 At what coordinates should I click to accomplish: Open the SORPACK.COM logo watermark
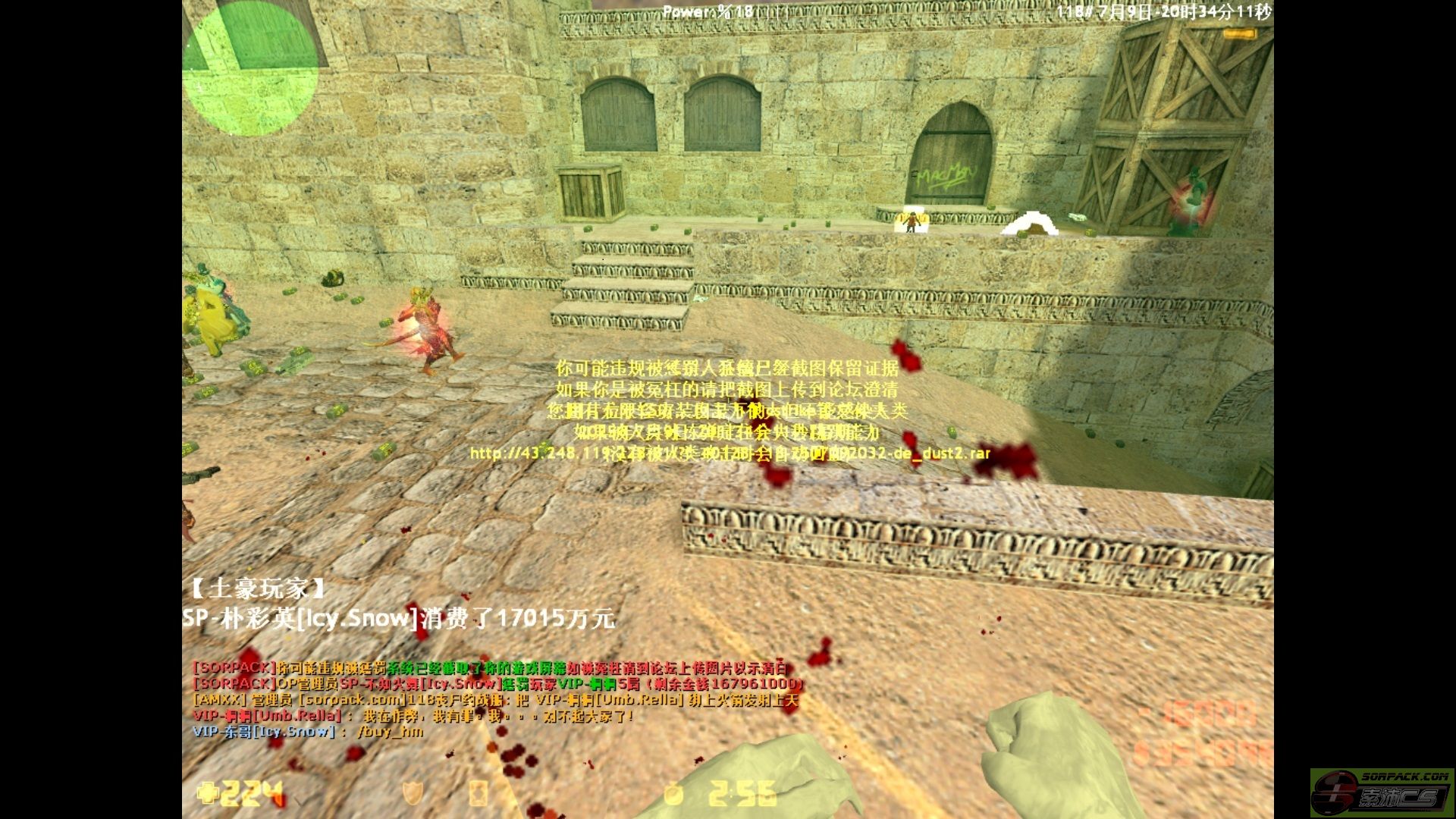click(x=1382, y=792)
